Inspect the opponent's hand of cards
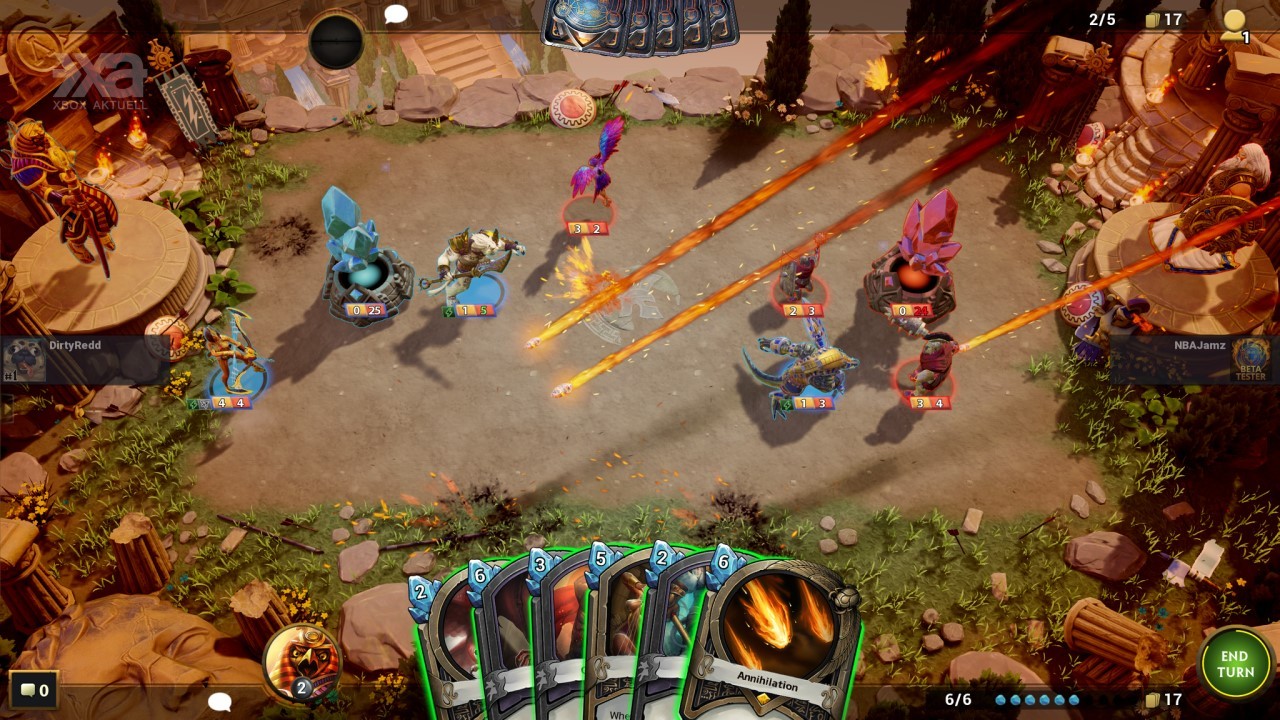Screen dimensions: 1280x720 640,25
